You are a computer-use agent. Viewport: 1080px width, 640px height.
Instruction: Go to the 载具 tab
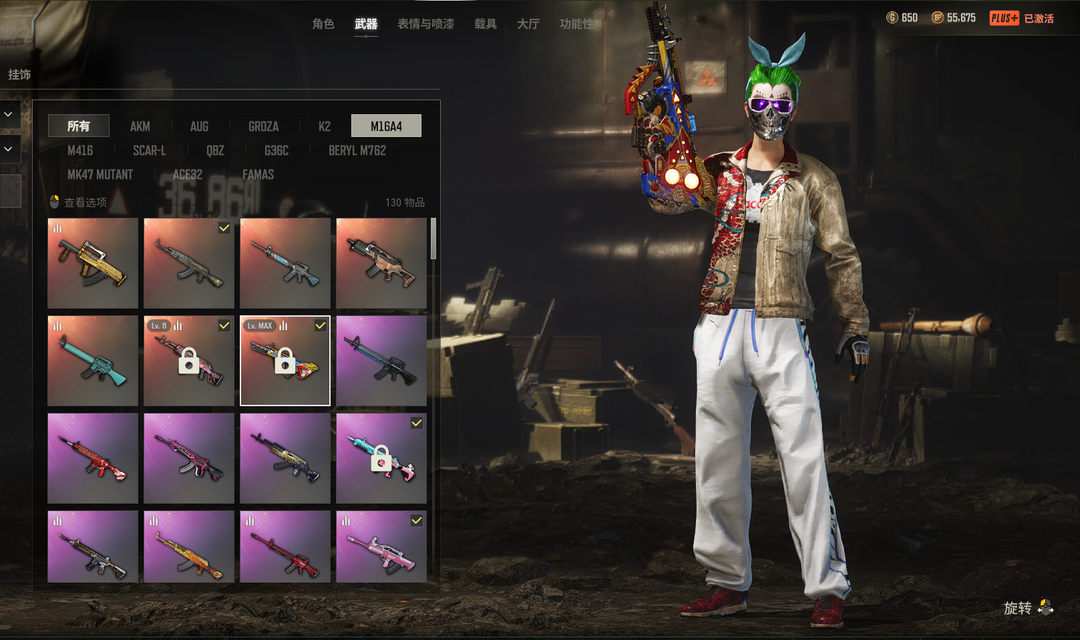point(485,23)
